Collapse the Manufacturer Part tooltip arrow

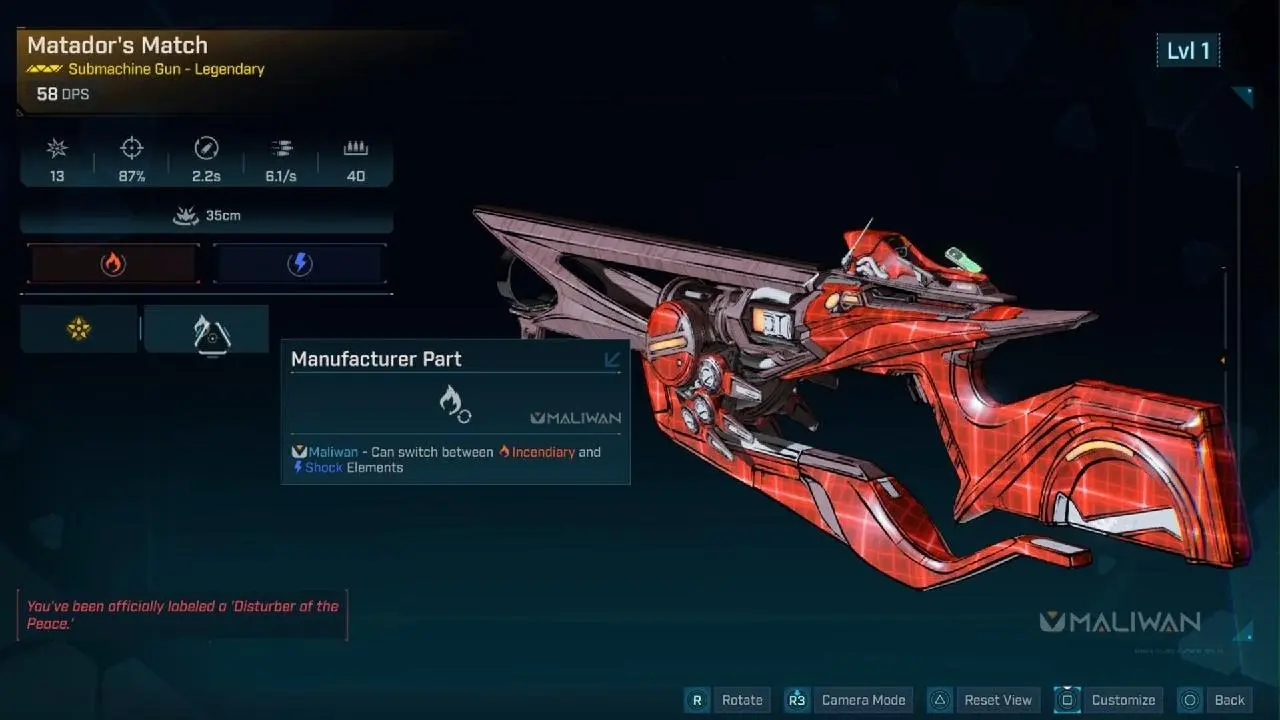[612, 359]
